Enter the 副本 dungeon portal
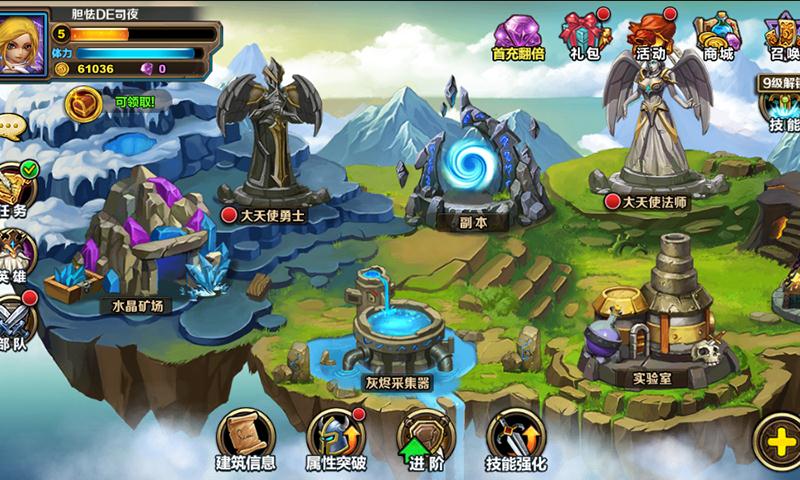Image resolution: width=800 pixels, height=480 pixels. 467,165
